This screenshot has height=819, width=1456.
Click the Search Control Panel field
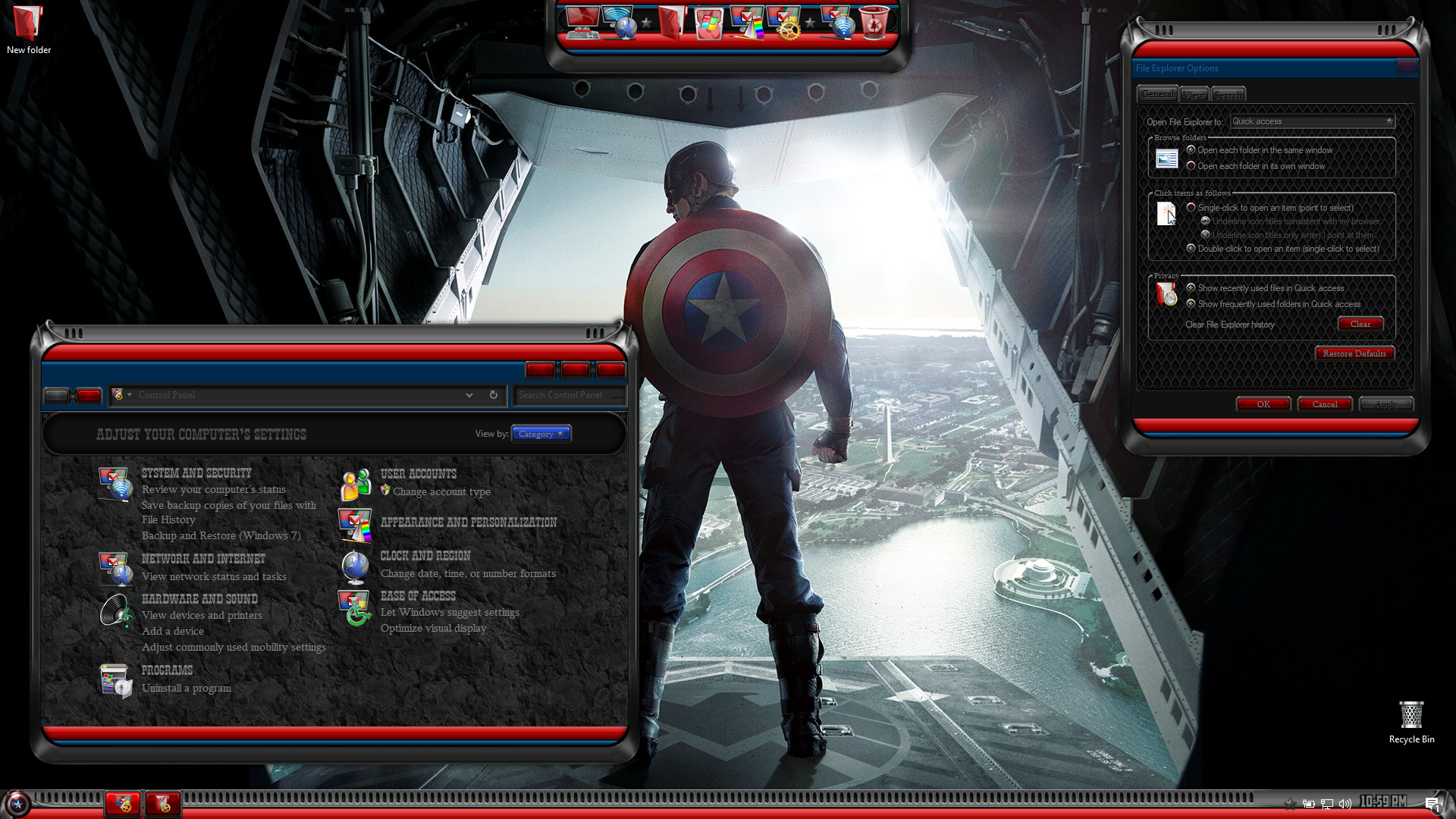567,395
